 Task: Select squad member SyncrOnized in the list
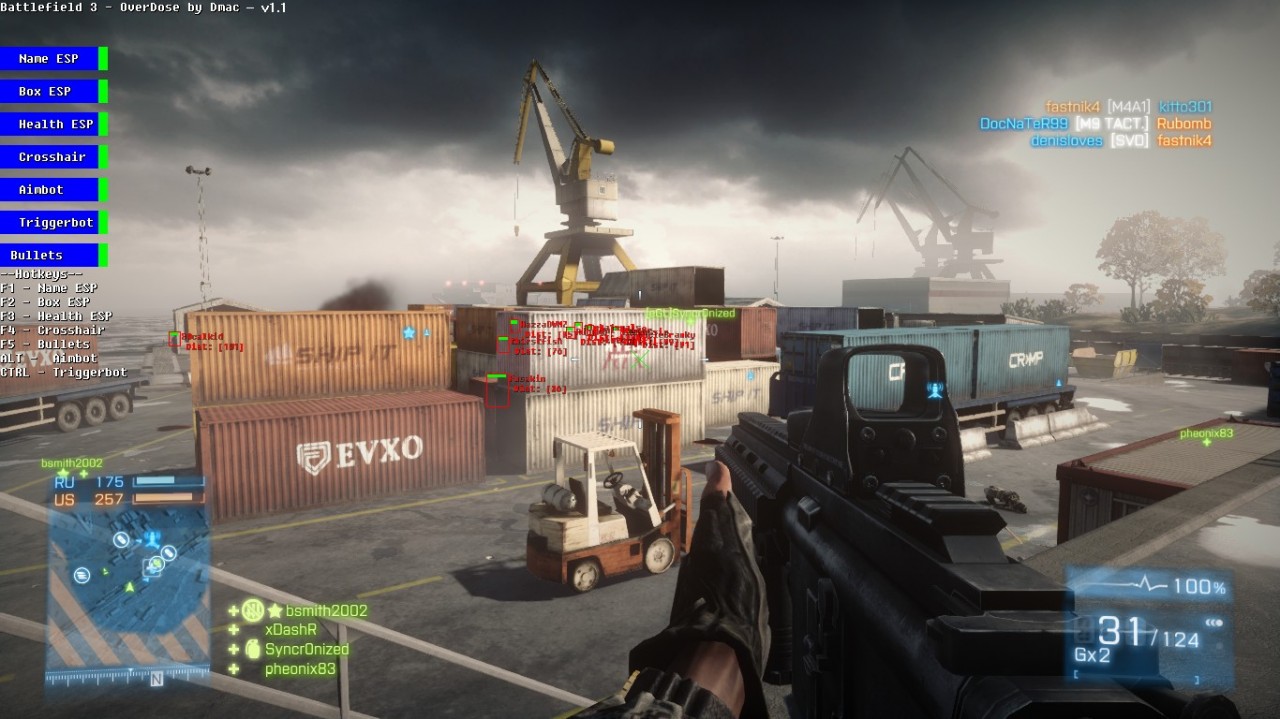click(306, 649)
